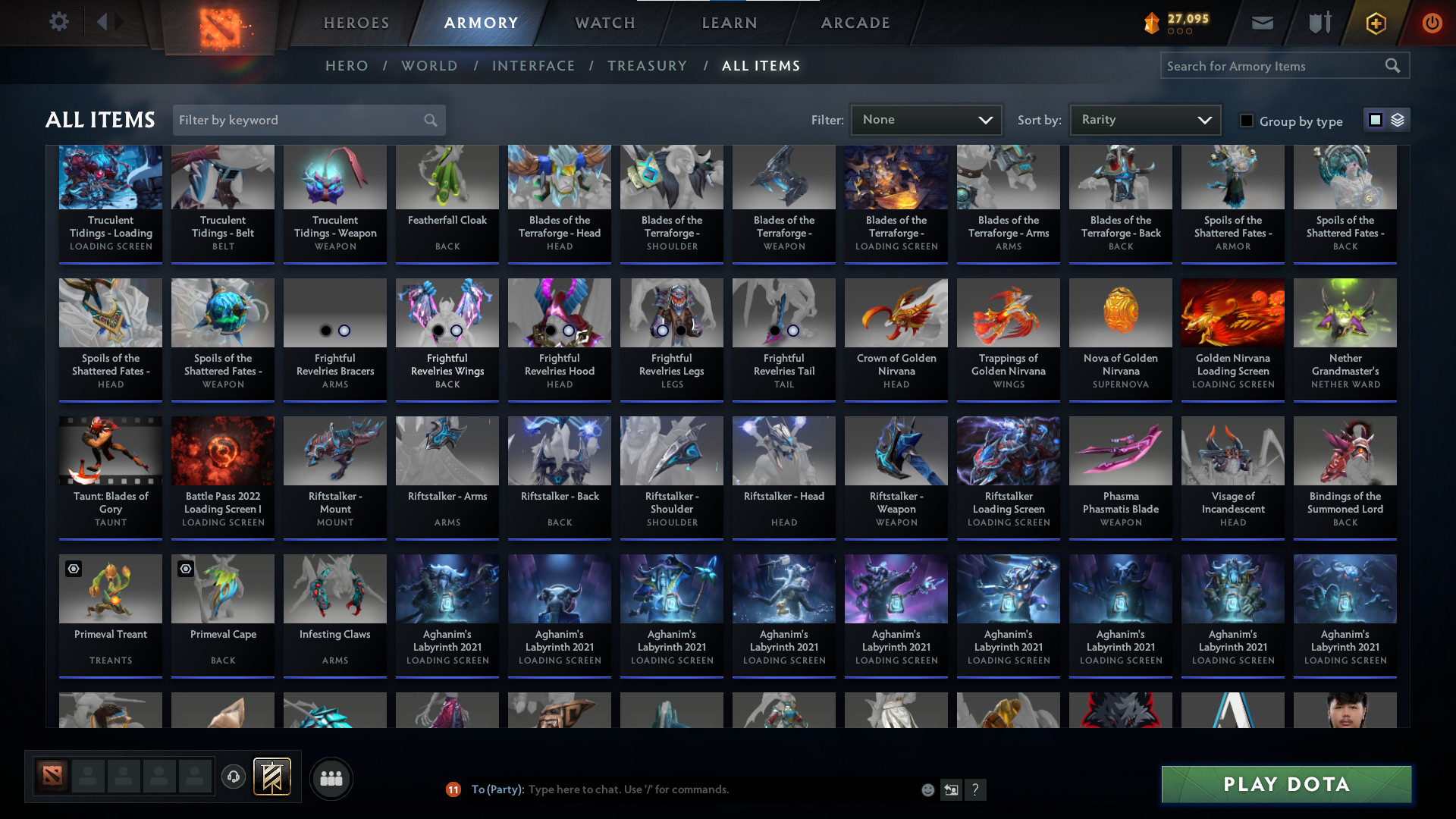Image resolution: width=1456 pixels, height=819 pixels.
Task: Open the settings gear icon
Action: (59, 21)
